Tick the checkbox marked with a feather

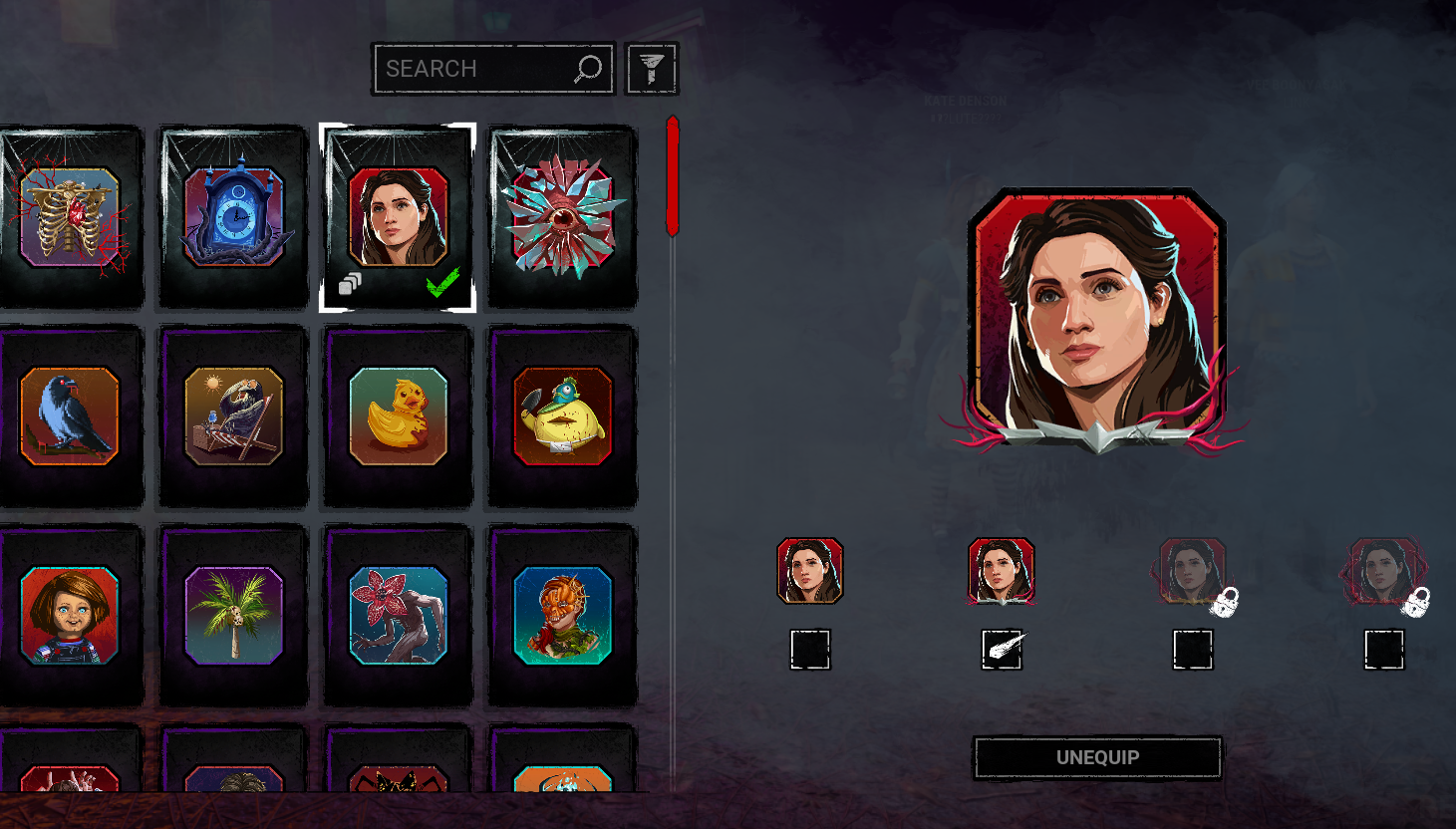[1002, 650]
